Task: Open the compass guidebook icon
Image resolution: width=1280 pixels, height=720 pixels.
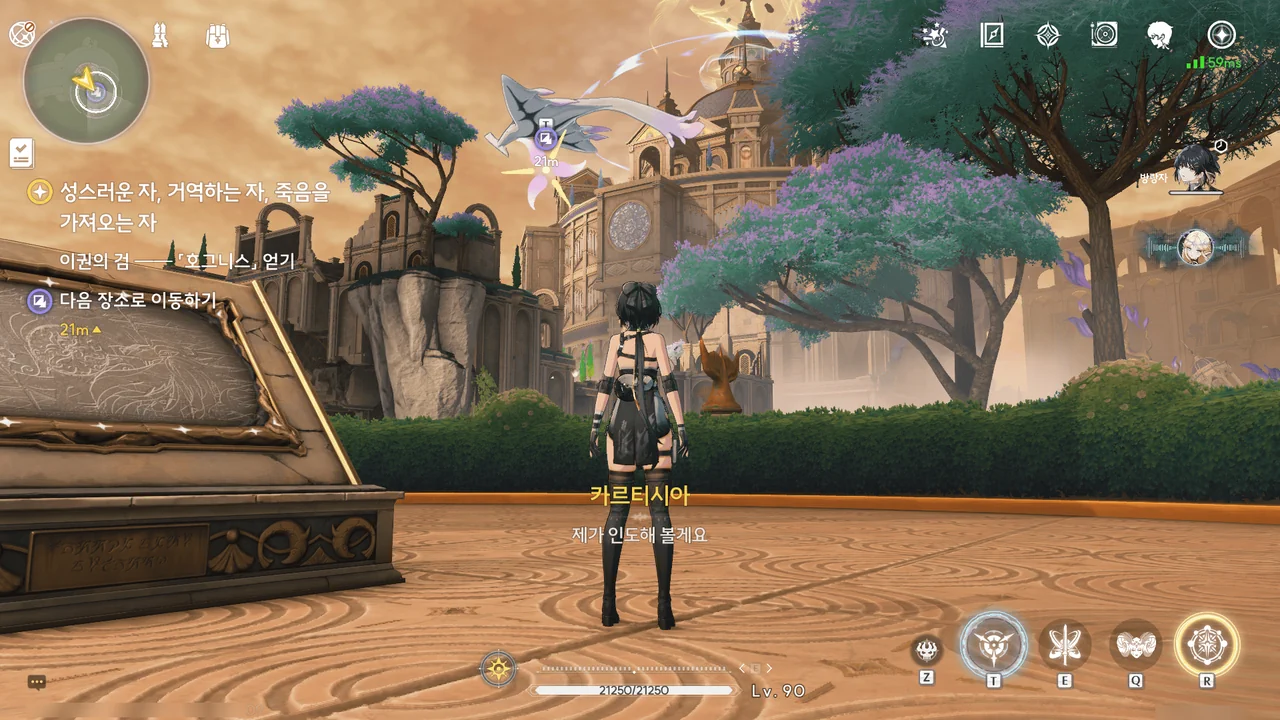Action: pyautogui.click(x=991, y=36)
